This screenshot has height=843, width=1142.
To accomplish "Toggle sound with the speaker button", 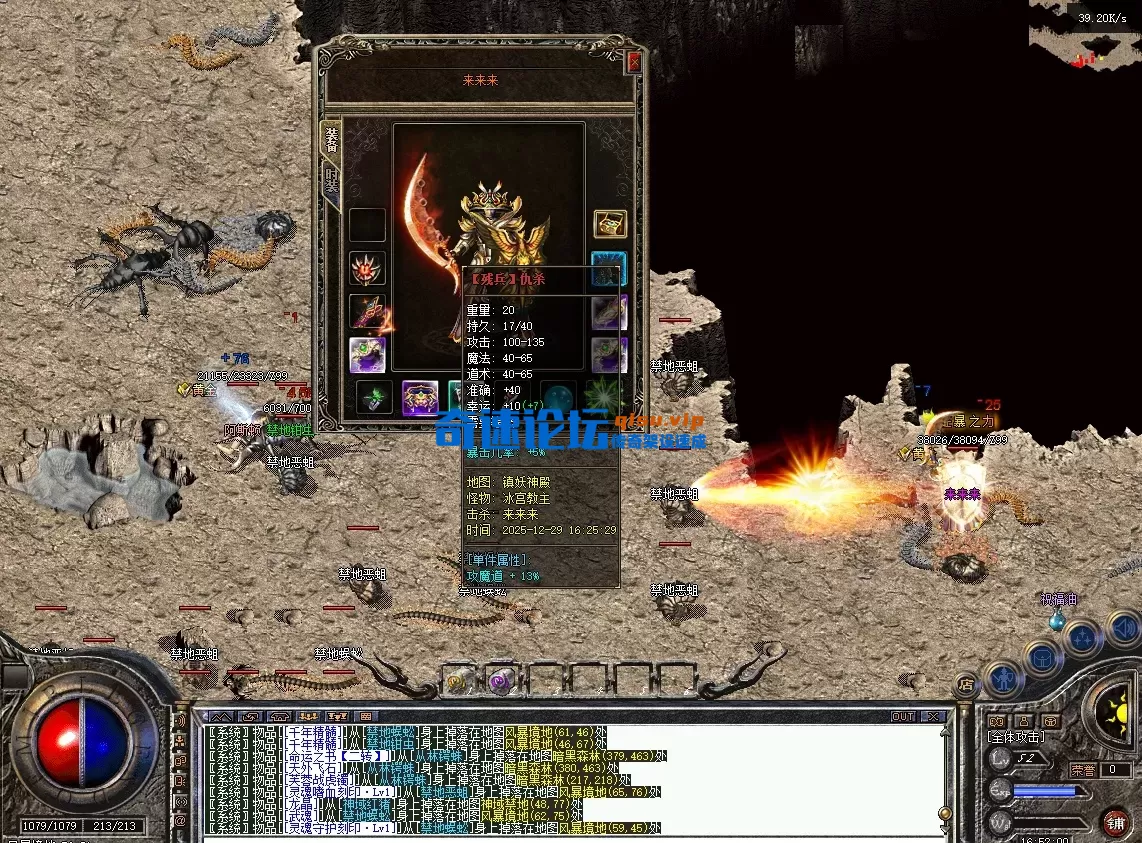I will coord(1124,628).
